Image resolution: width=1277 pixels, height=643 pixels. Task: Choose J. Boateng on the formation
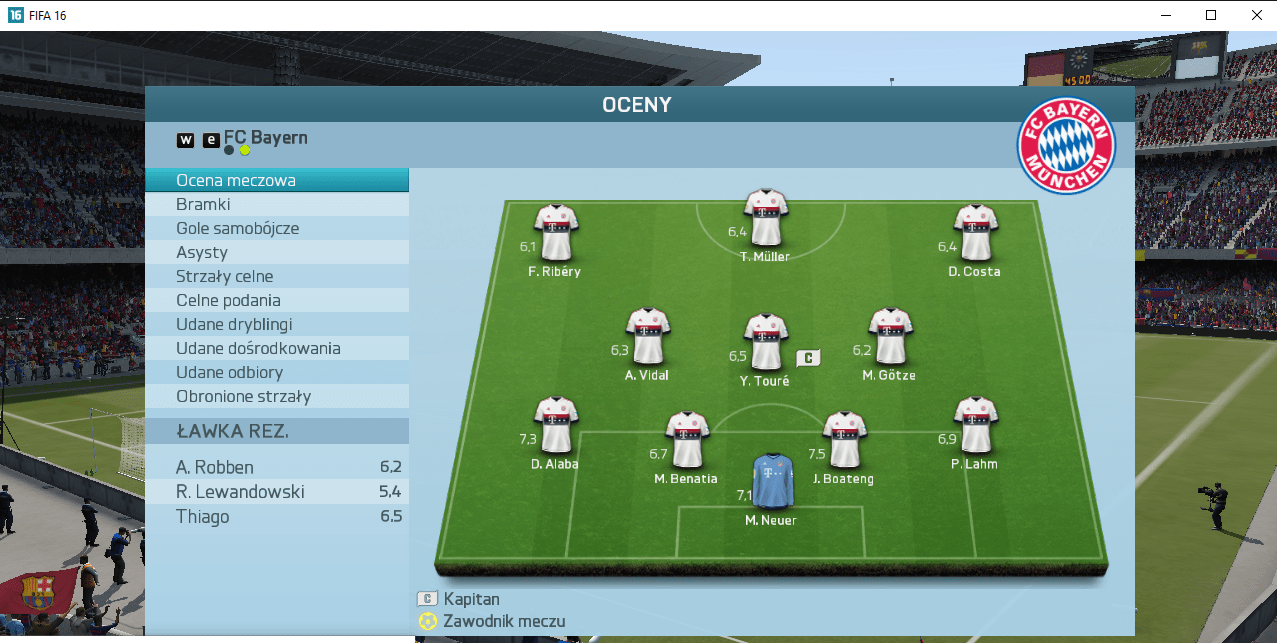(x=844, y=440)
